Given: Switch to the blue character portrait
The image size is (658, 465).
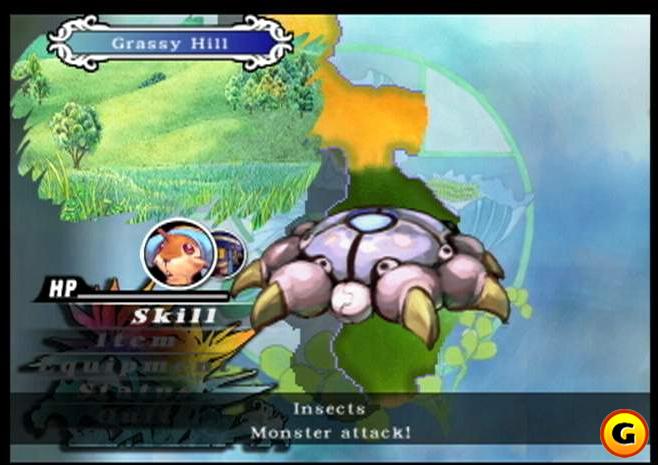Looking at the screenshot, I should point(230,254).
